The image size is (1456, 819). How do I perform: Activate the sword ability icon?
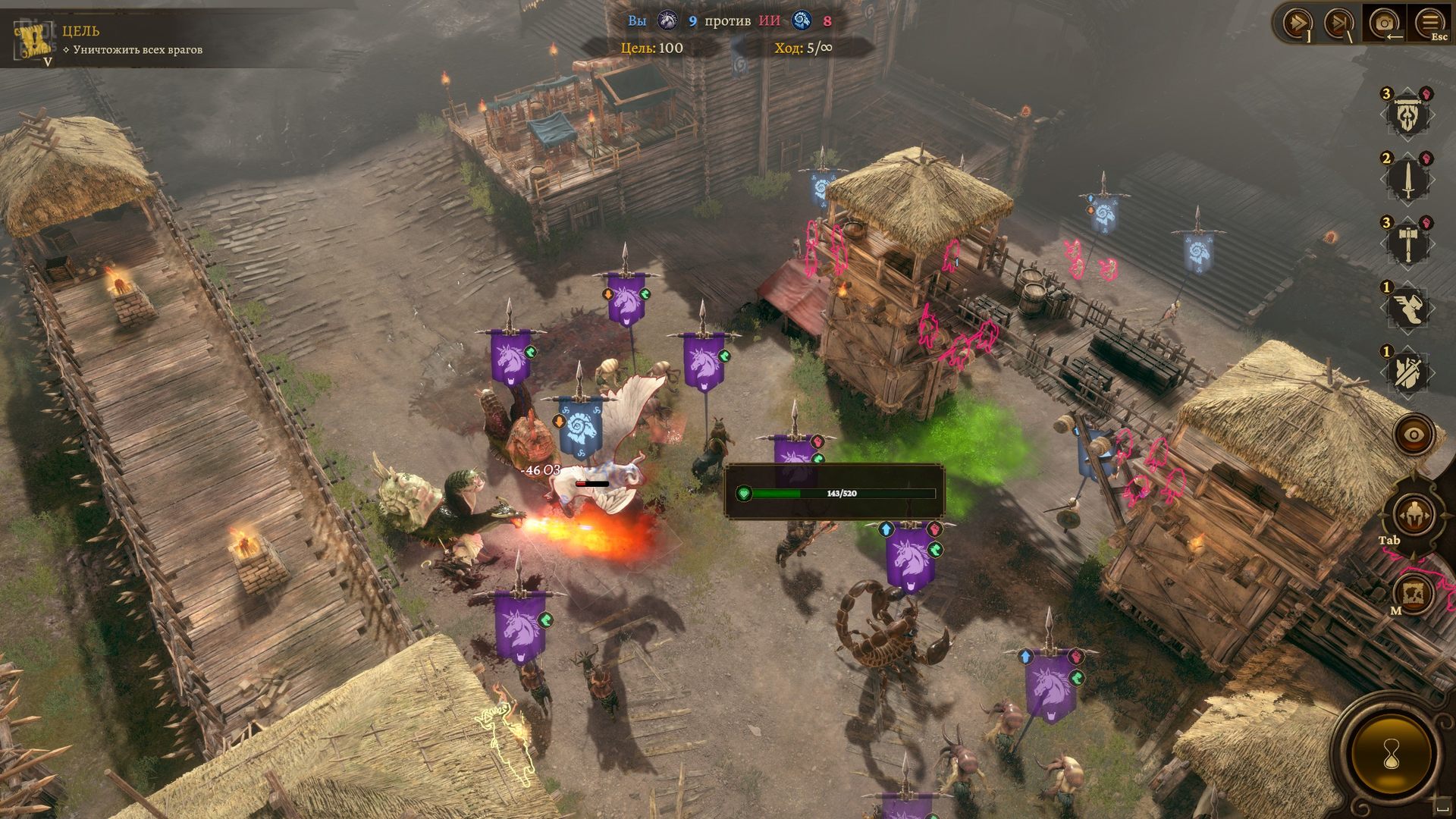pos(1407,180)
